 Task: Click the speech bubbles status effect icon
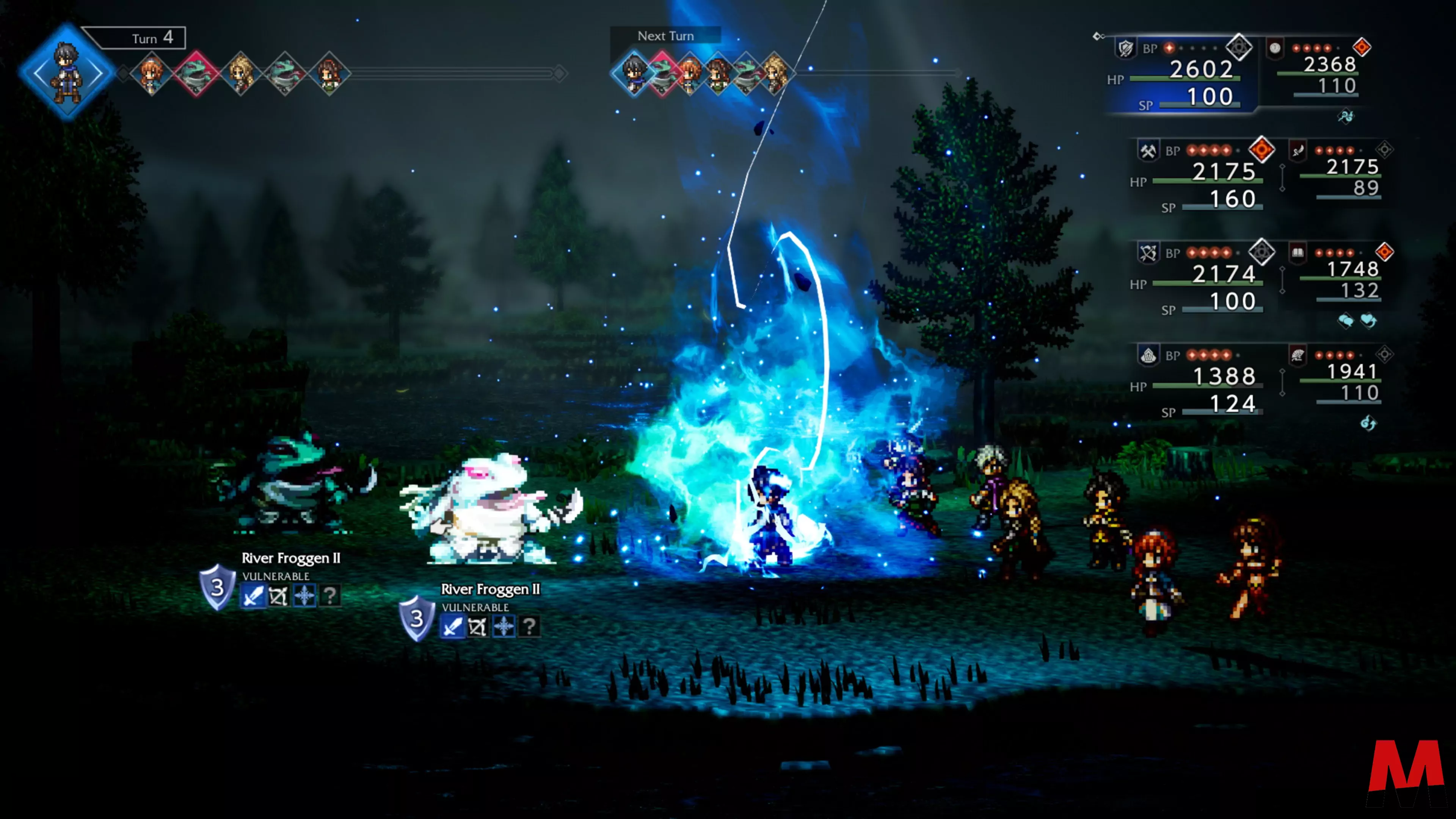1346,321
